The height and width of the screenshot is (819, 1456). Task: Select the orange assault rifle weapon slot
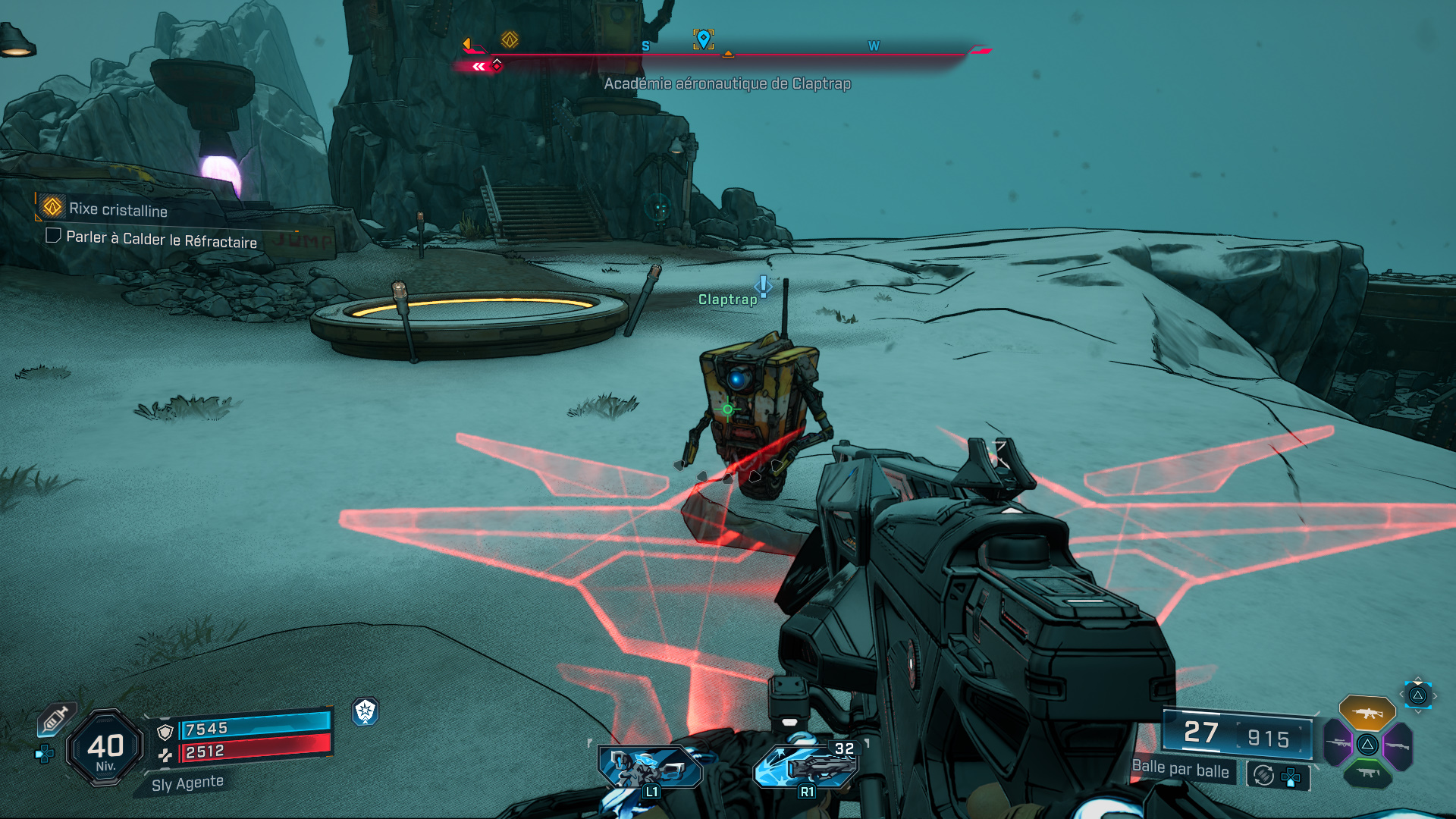click(x=1367, y=713)
